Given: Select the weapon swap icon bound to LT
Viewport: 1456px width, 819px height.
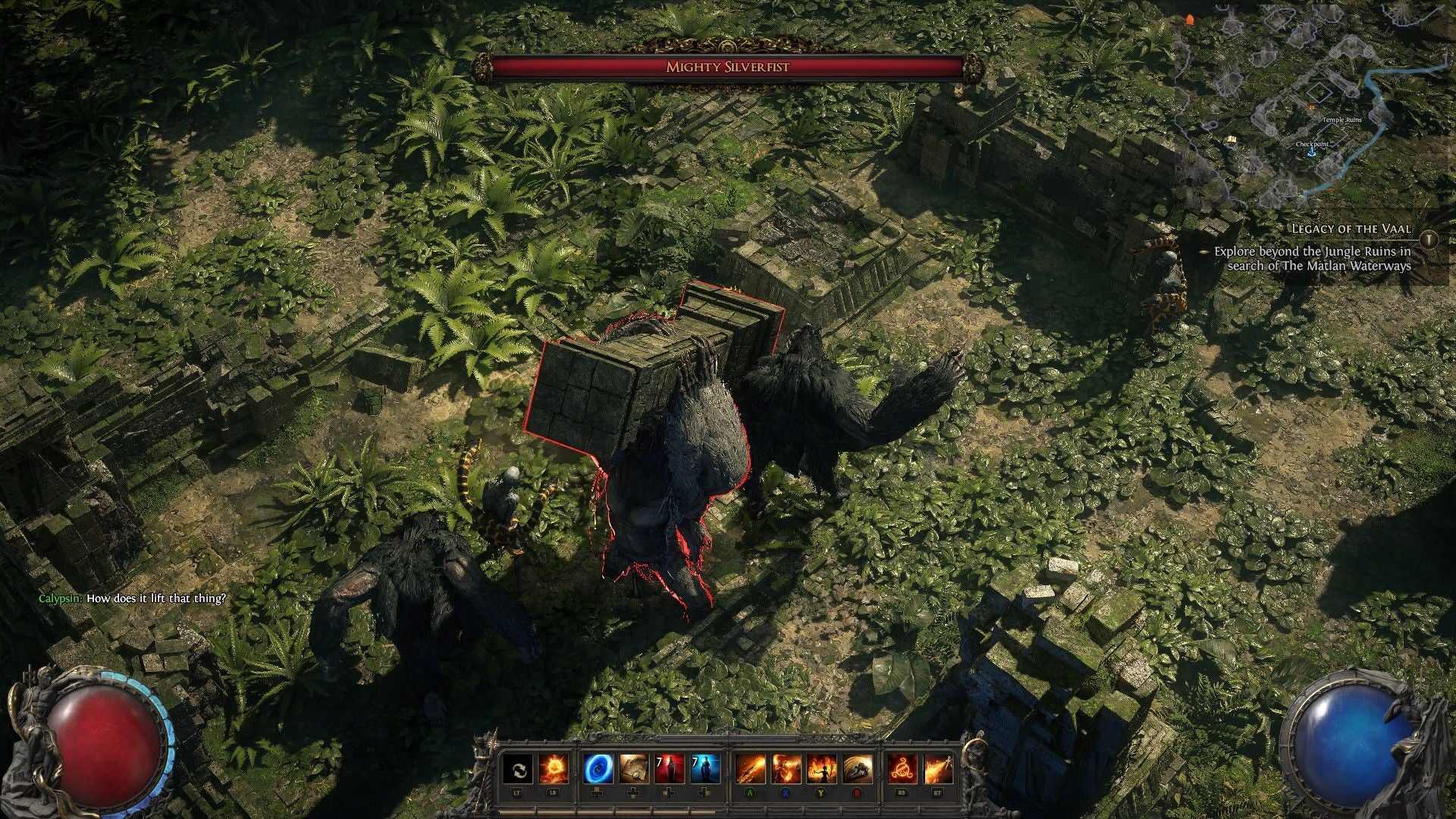Looking at the screenshot, I should [518, 769].
